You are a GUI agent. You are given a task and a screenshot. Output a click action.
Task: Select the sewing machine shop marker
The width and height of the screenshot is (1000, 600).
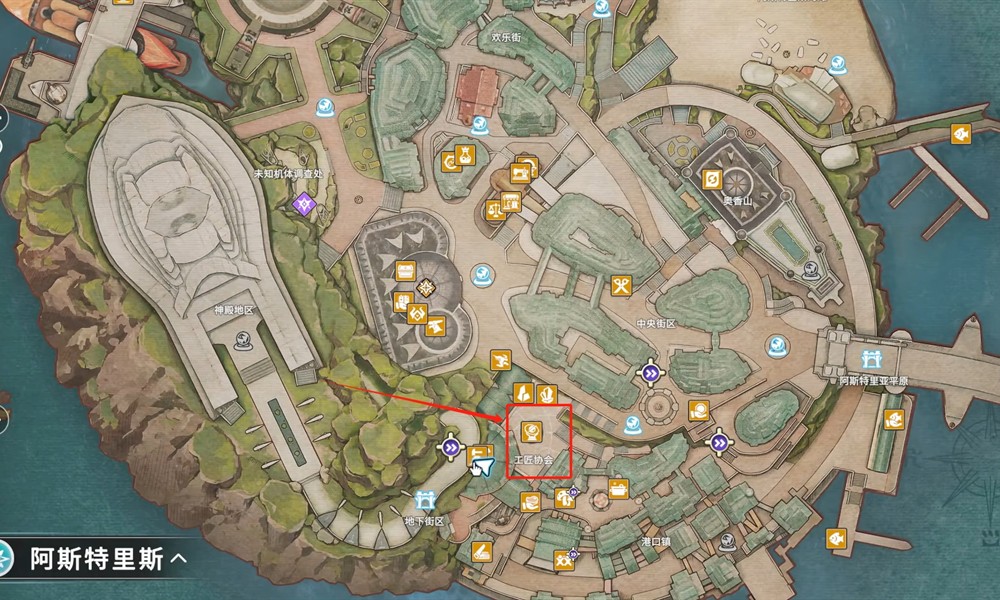tap(521, 171)
